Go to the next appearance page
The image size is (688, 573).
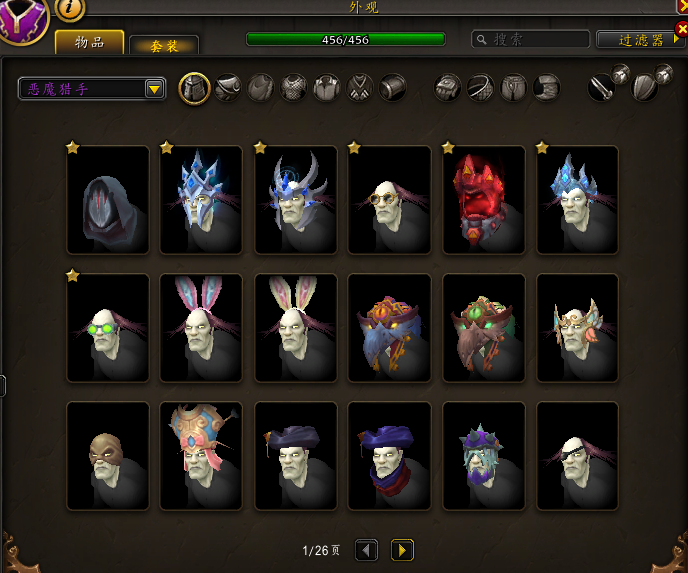point(402,550)
